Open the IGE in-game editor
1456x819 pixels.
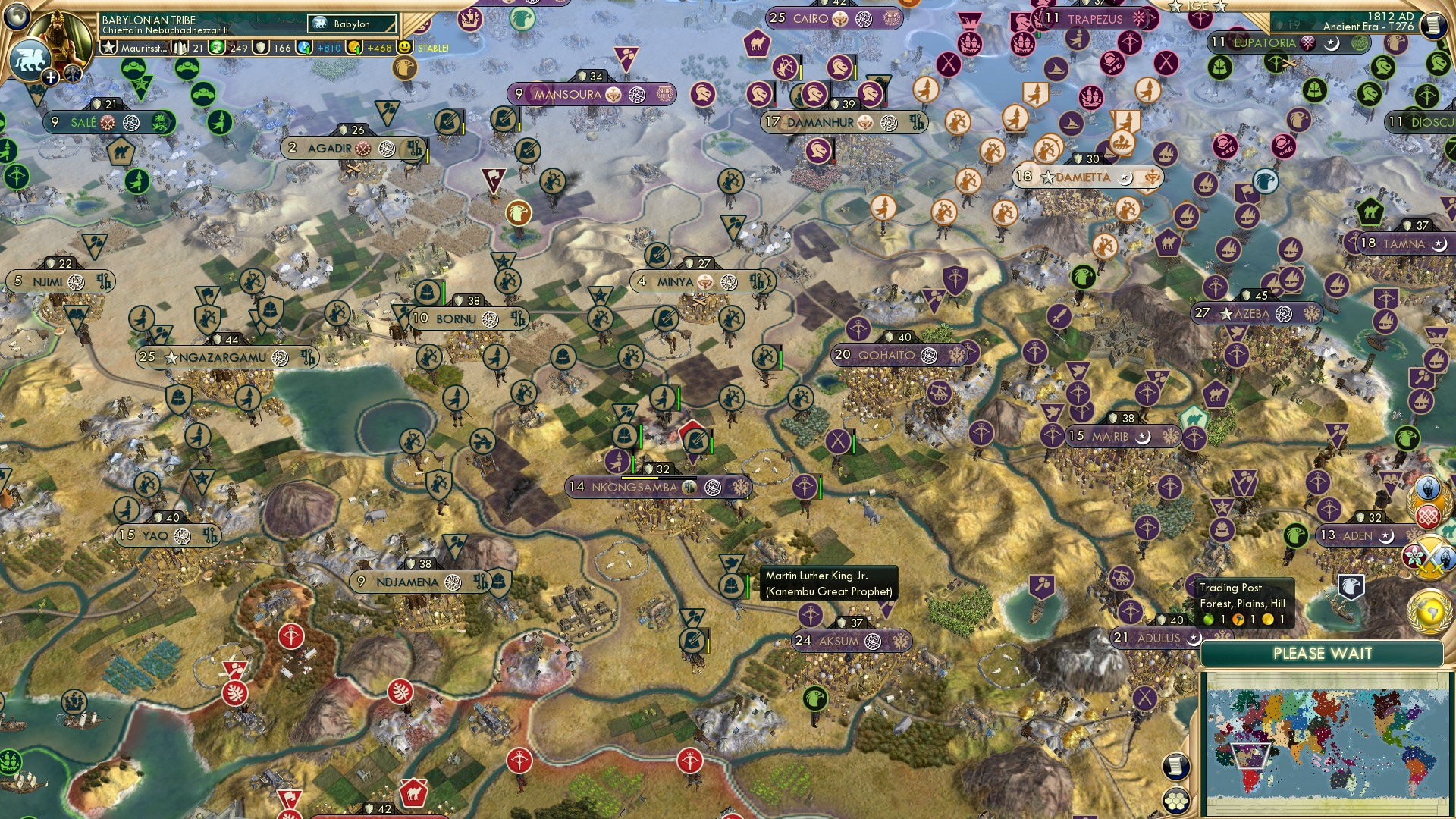click(1198, 6)
